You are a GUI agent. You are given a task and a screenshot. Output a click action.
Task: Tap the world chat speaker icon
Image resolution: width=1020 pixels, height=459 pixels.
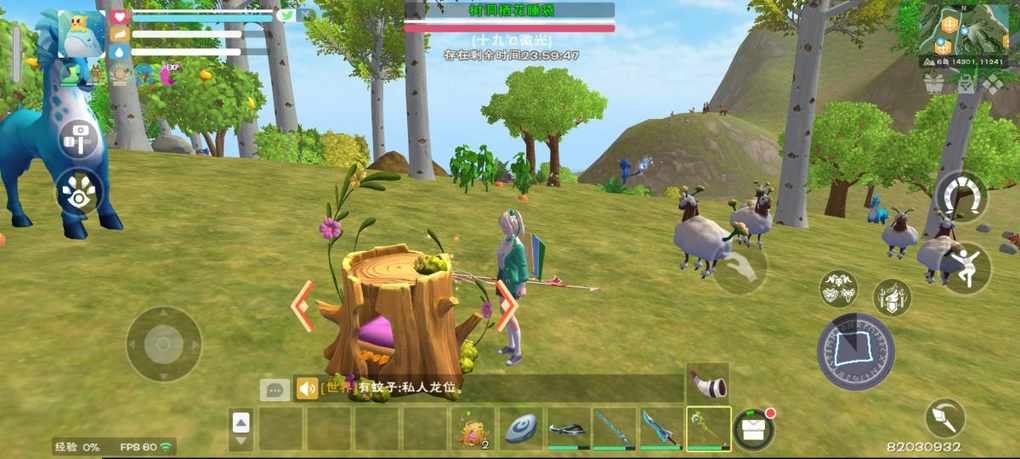click(x=306, y=388)
